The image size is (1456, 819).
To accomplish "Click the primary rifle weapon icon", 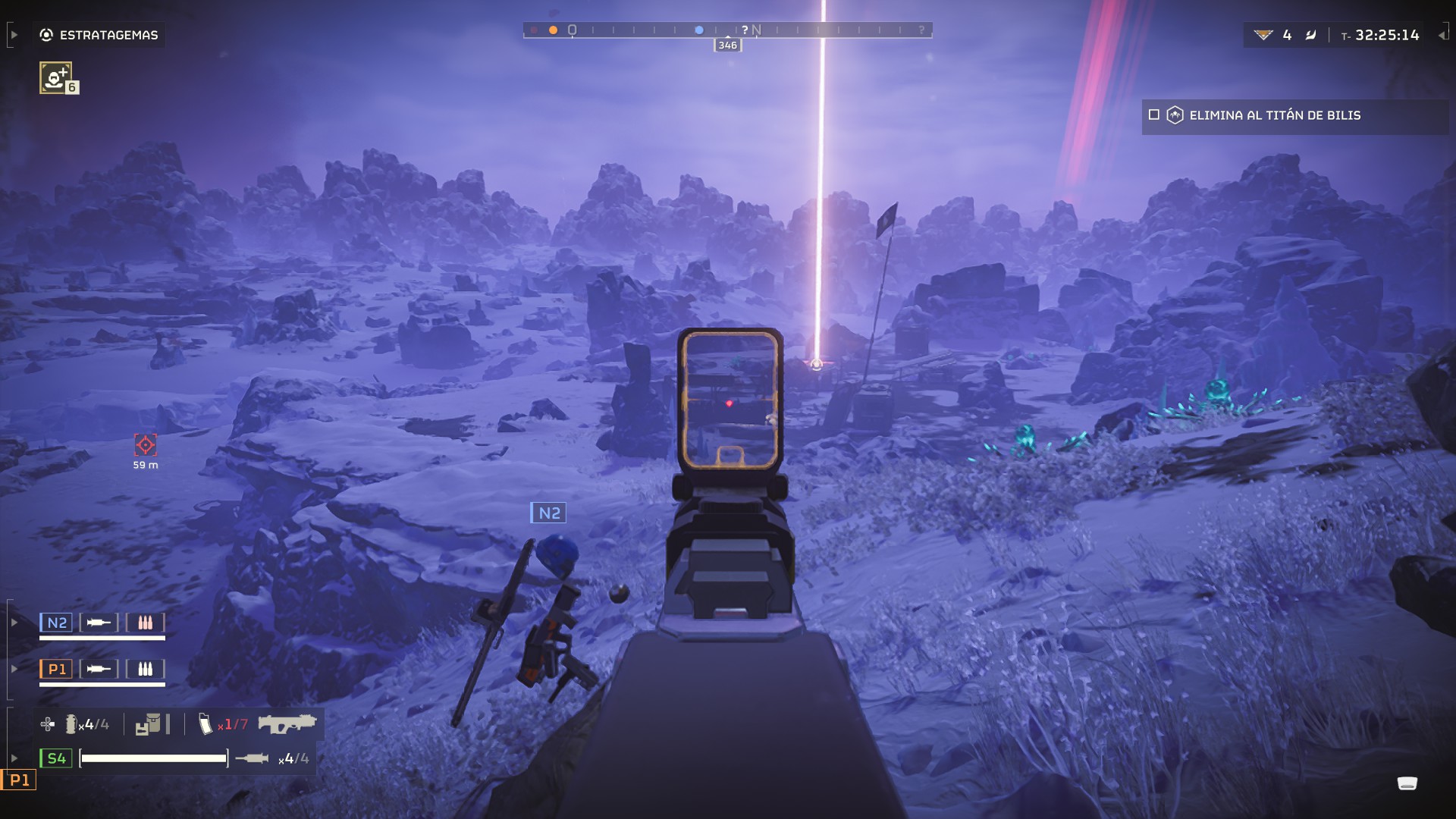I will (287, 723).
